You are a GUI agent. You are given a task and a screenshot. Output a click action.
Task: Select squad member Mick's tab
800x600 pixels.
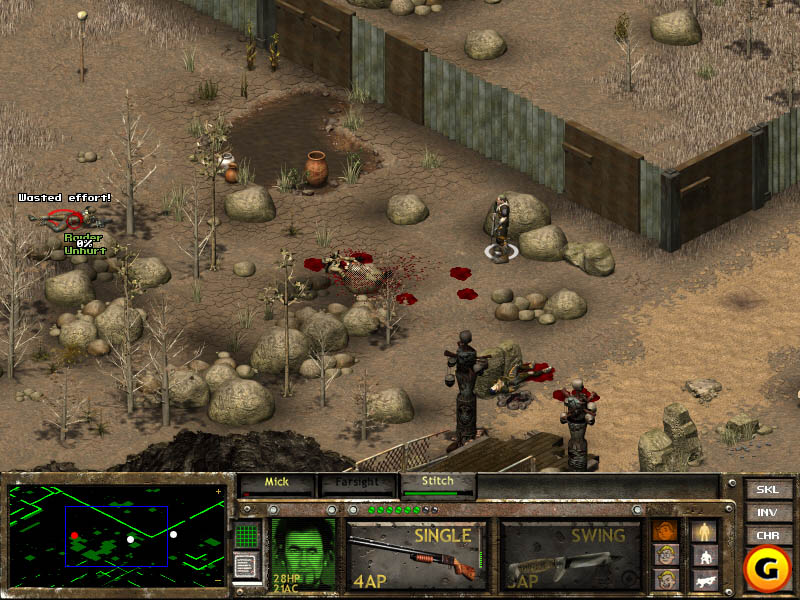pyautogui.click(x=276, y=483)
